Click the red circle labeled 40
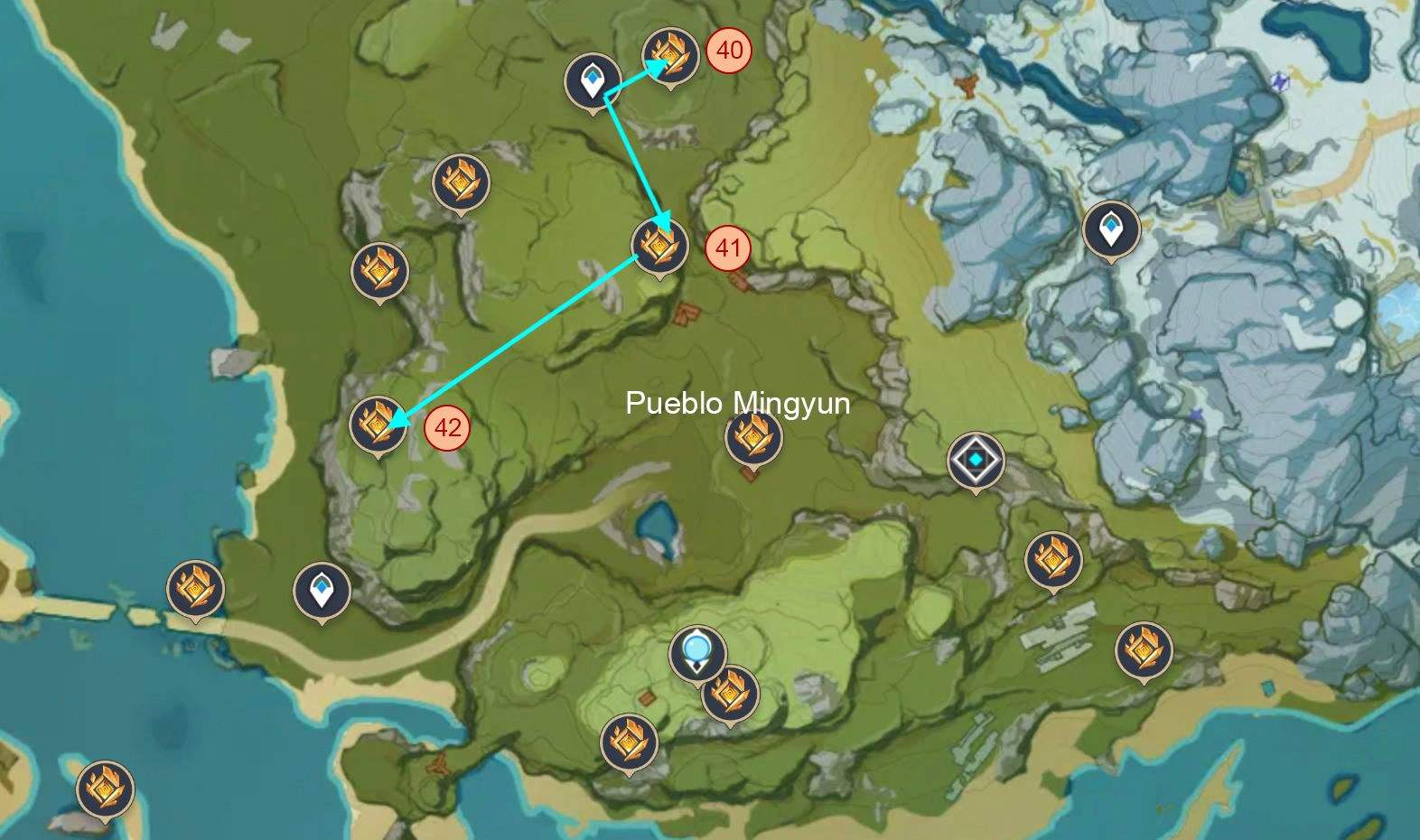Viewport: 1420px width, 840px height. tap(729, 49)
